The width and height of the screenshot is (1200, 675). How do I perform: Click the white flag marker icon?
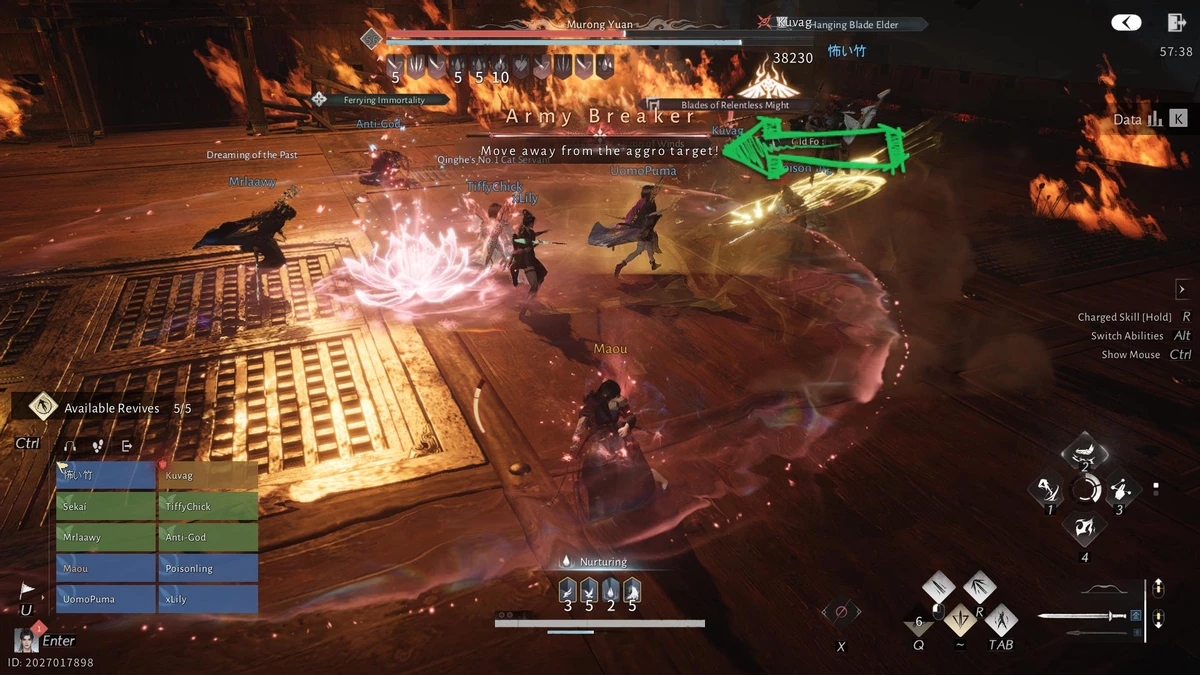click(x=27, y=590)
